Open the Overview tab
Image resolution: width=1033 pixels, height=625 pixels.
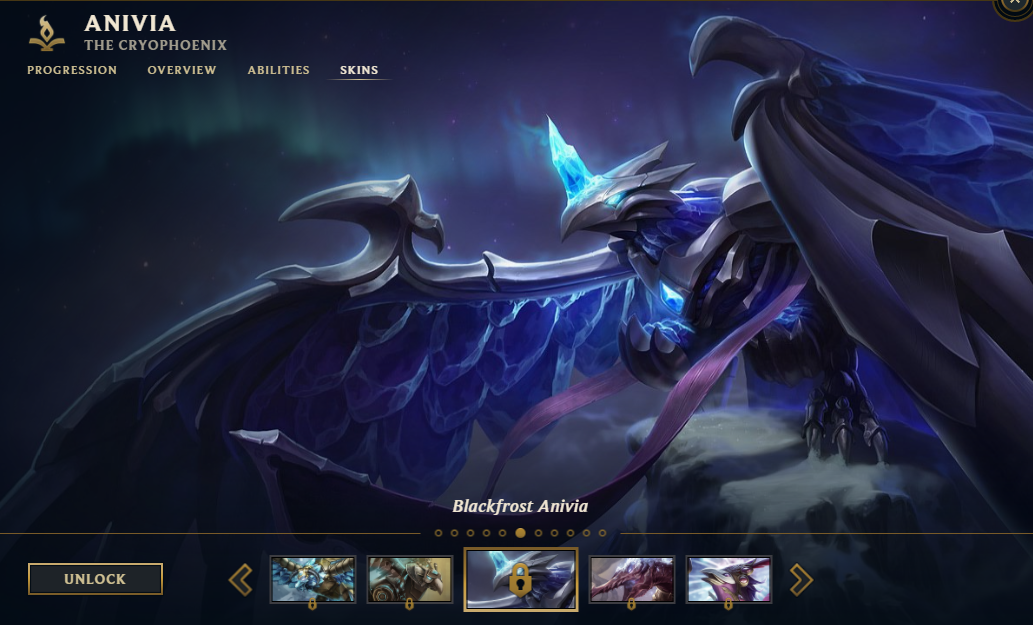point(182,70)
